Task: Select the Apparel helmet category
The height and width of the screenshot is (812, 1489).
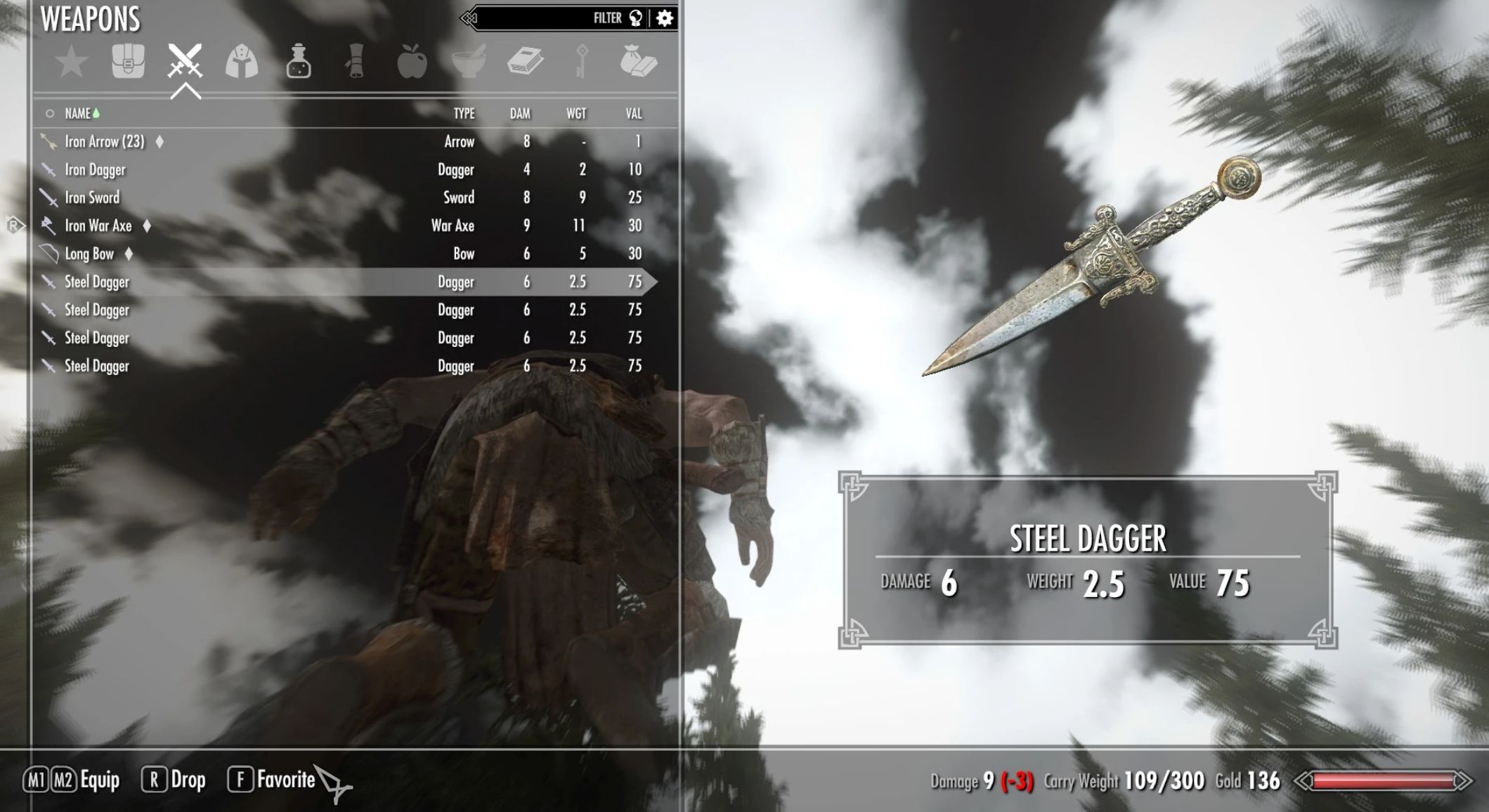Action: [x=241, y=62]
